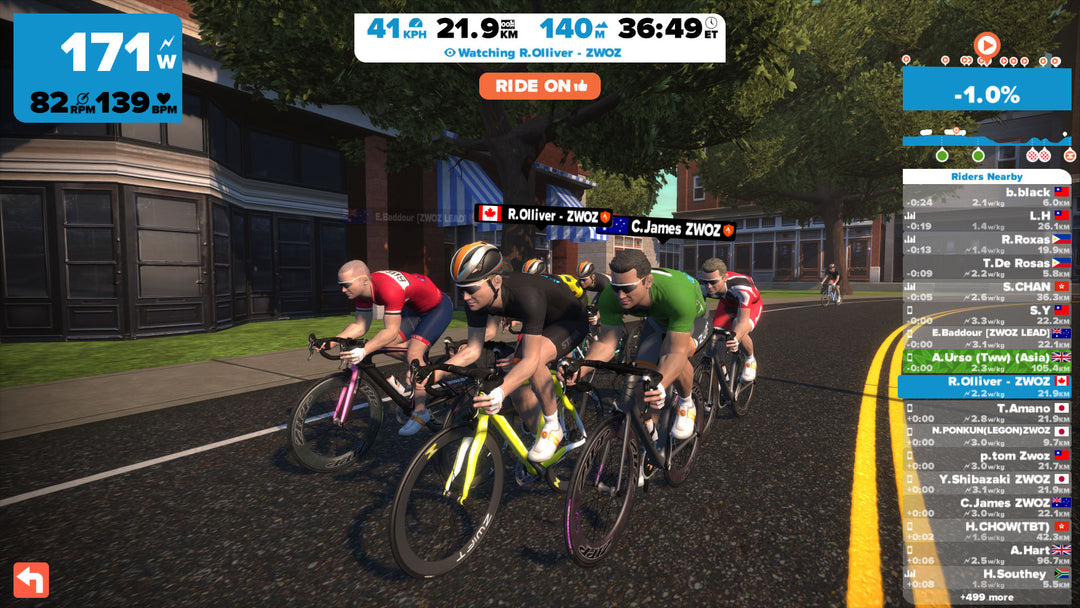Viewport: 1080px width, 608px height.
Task: Expand the +499 more riders entry
Action: 986,597
